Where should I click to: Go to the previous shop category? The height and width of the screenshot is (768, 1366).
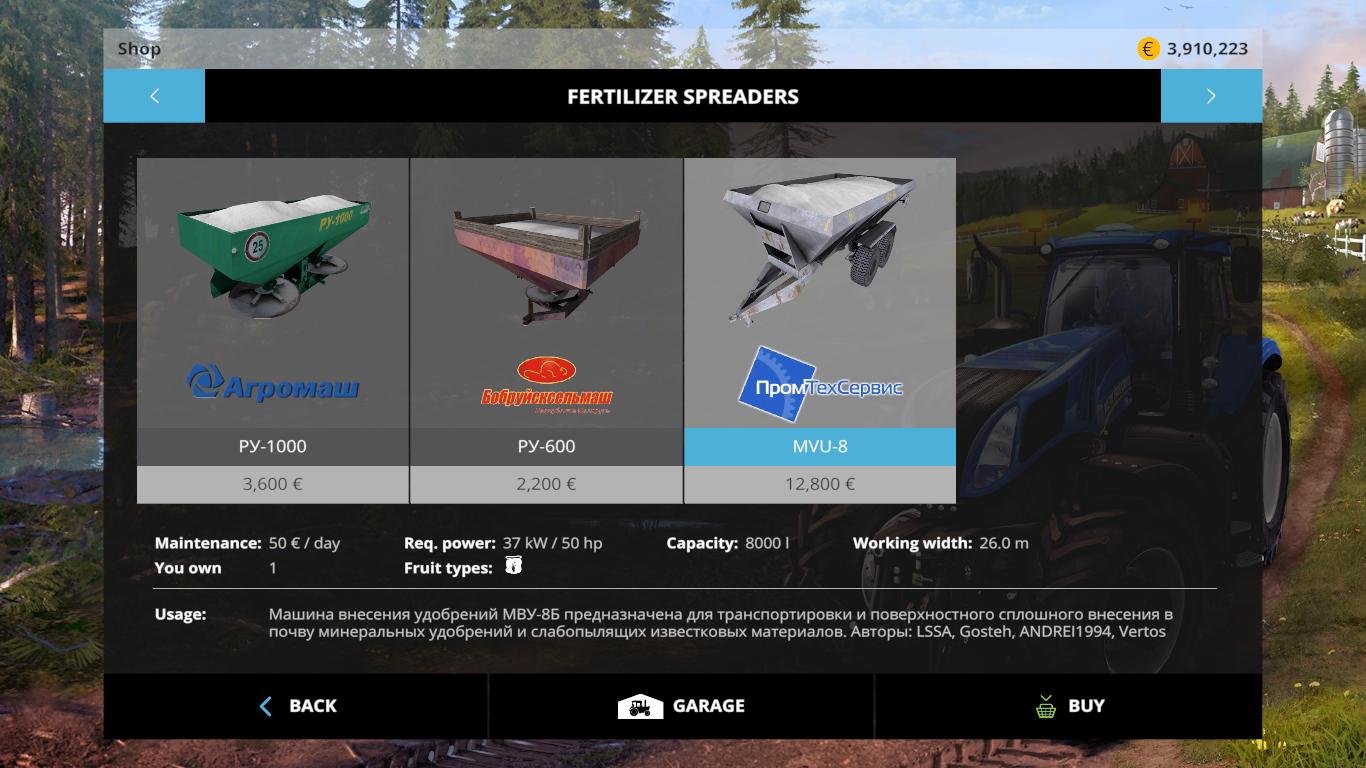[x=154, y=96]
